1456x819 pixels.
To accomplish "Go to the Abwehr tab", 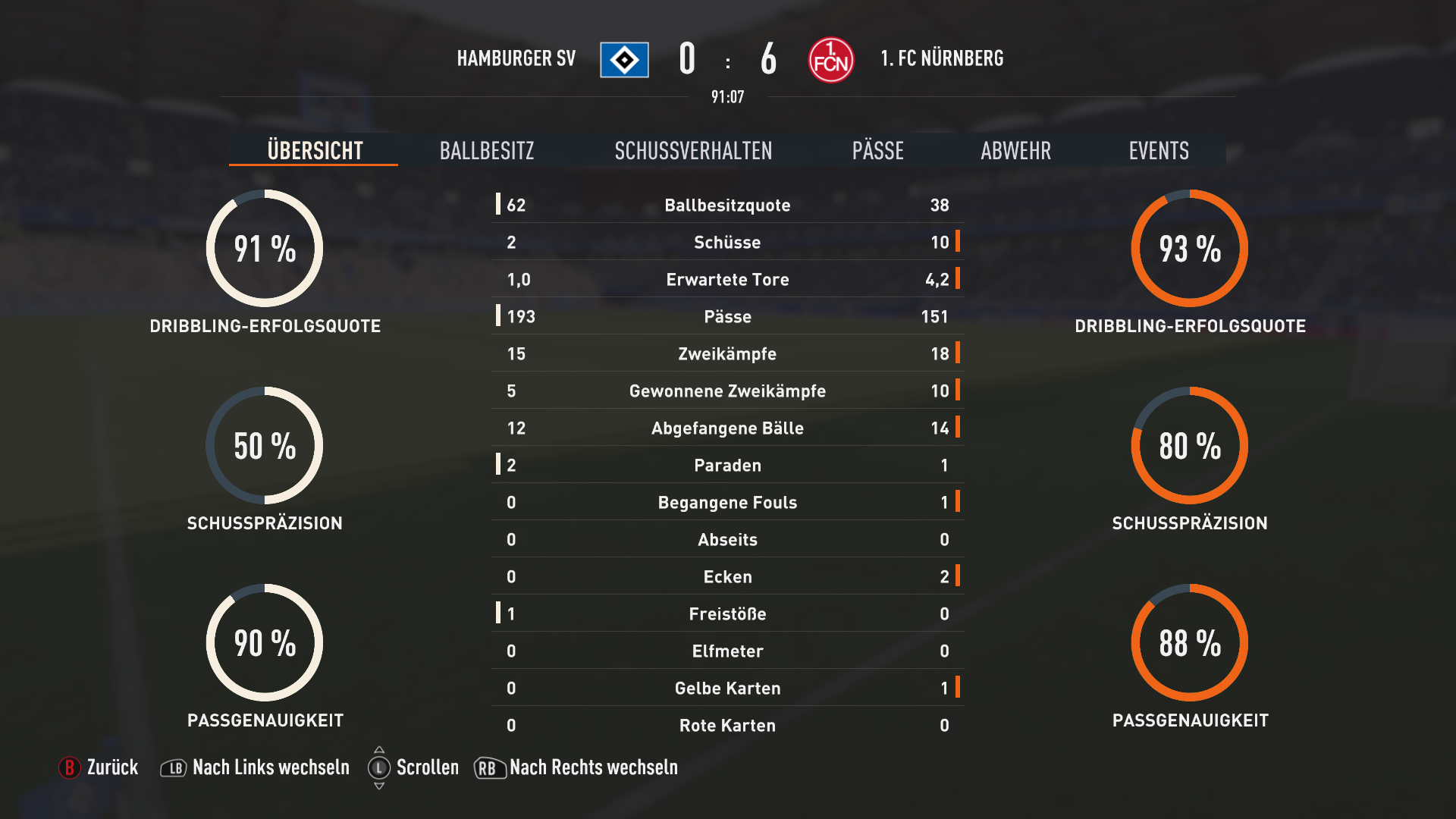I will coord(1015,150).
